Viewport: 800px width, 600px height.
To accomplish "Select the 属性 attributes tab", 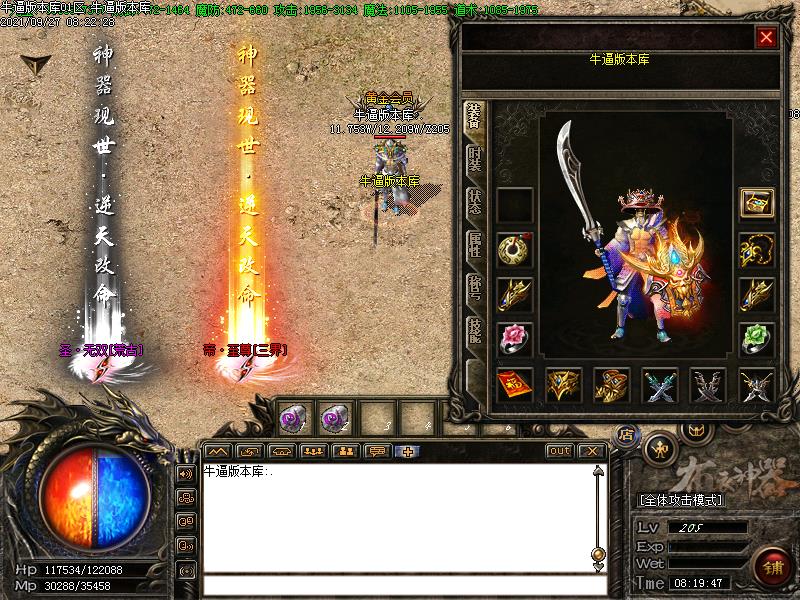I will click(x=475, y=246).
